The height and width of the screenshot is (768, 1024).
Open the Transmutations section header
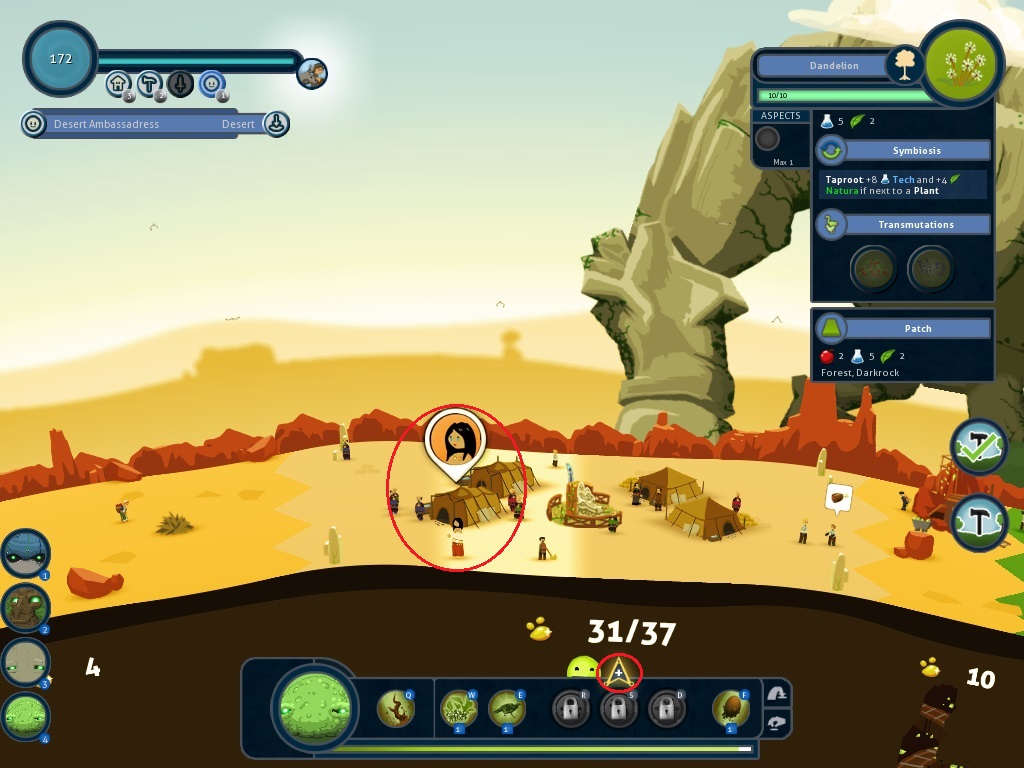point(916,225)
